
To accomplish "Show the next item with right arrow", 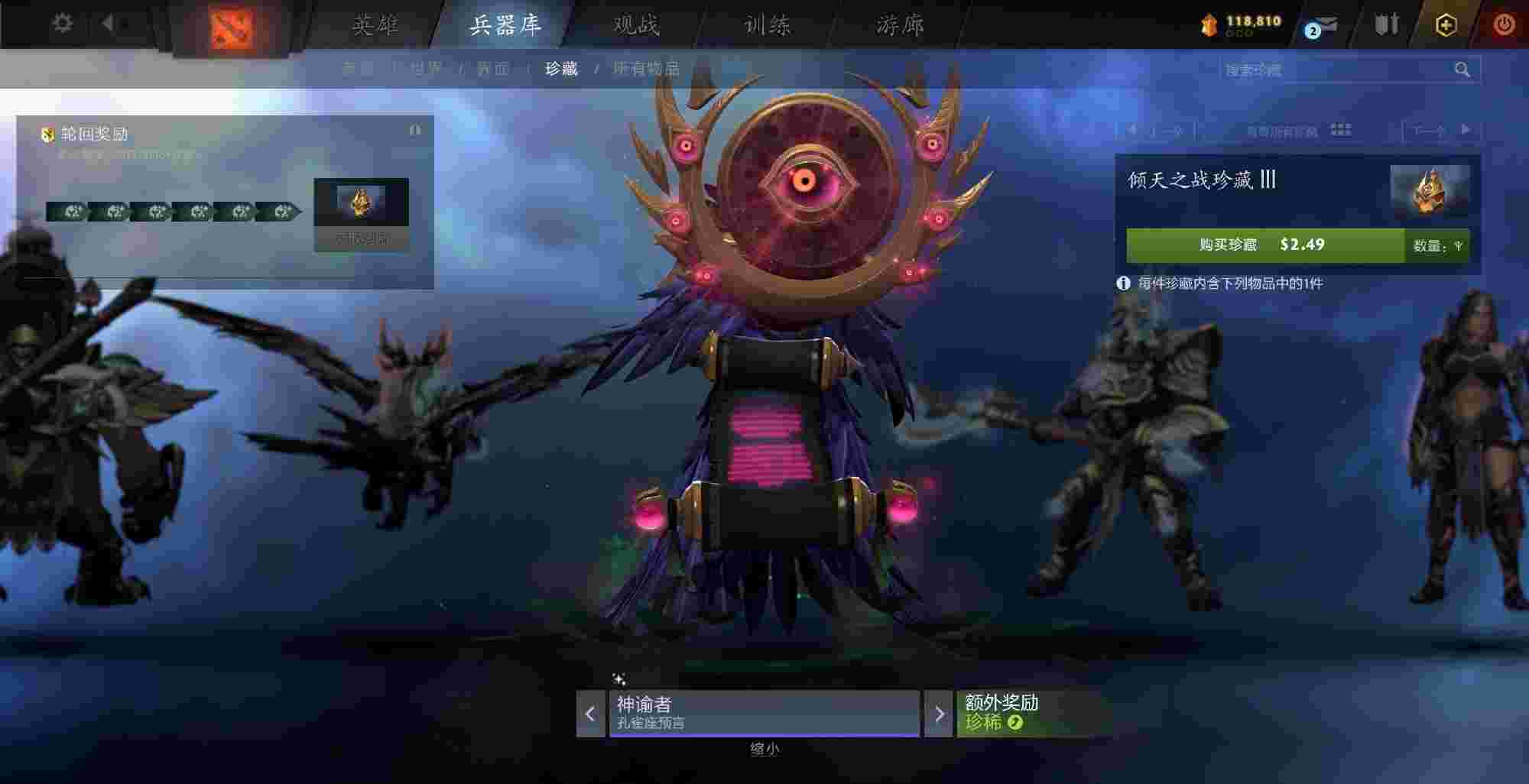I will click(939, 714).
